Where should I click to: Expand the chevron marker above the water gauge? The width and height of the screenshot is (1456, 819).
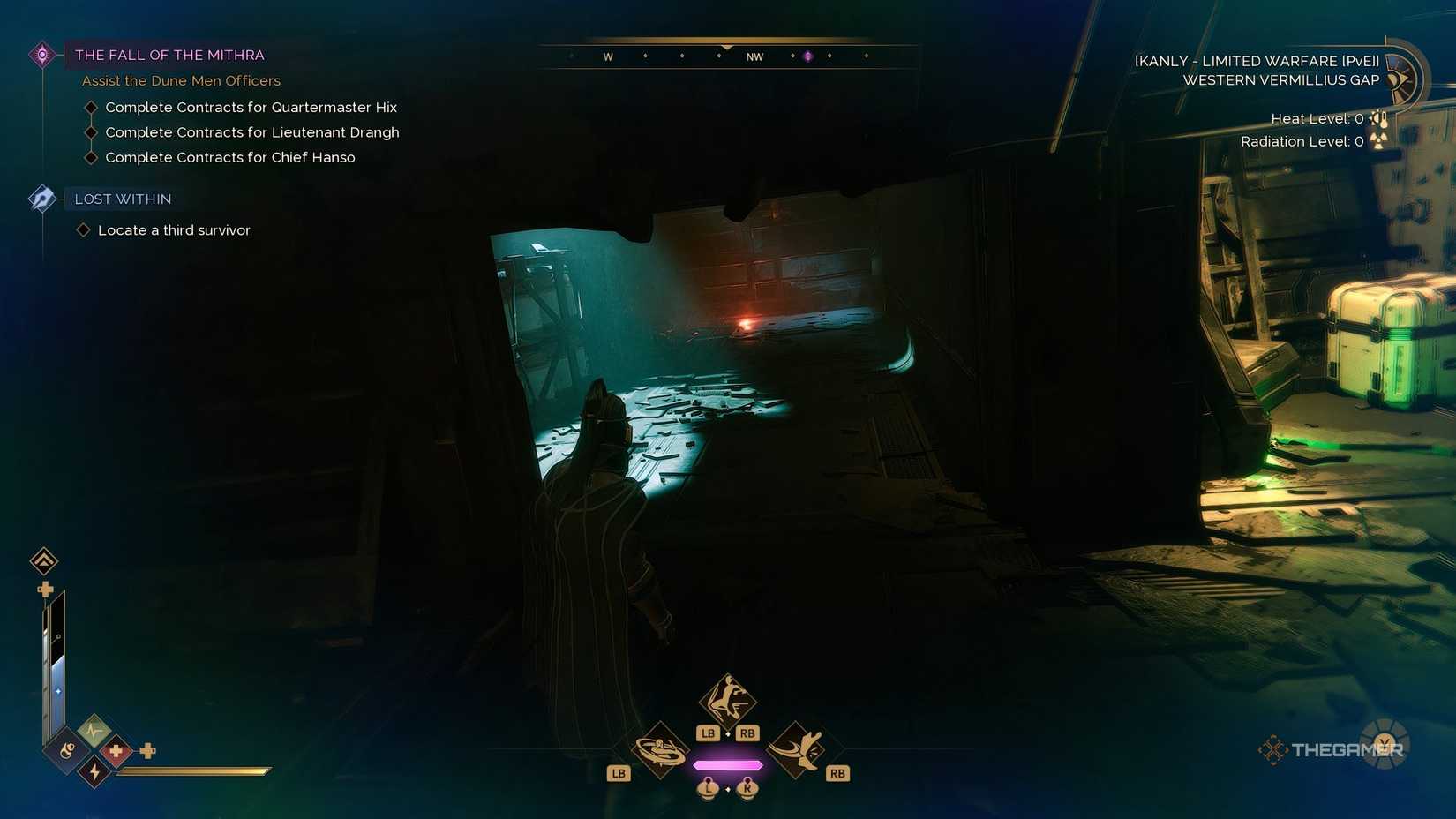point(42,561)
